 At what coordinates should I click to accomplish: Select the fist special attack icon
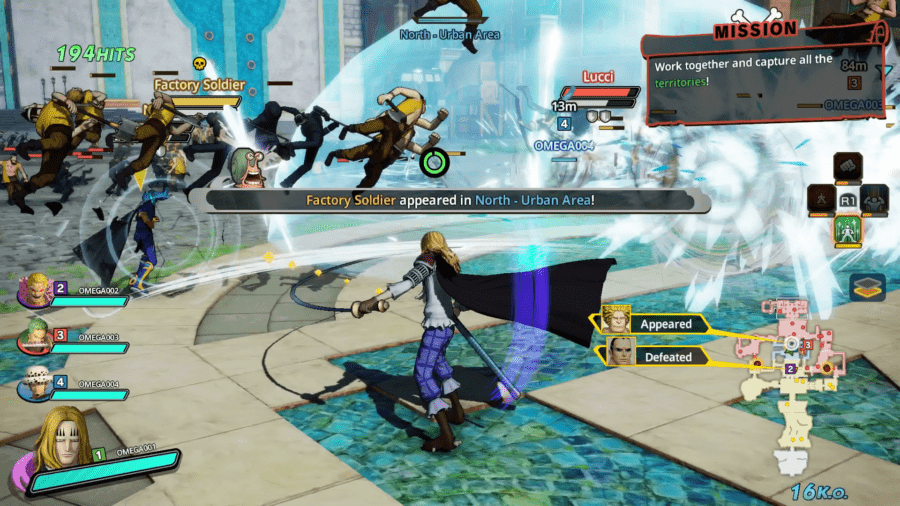(x=848, y=164)
